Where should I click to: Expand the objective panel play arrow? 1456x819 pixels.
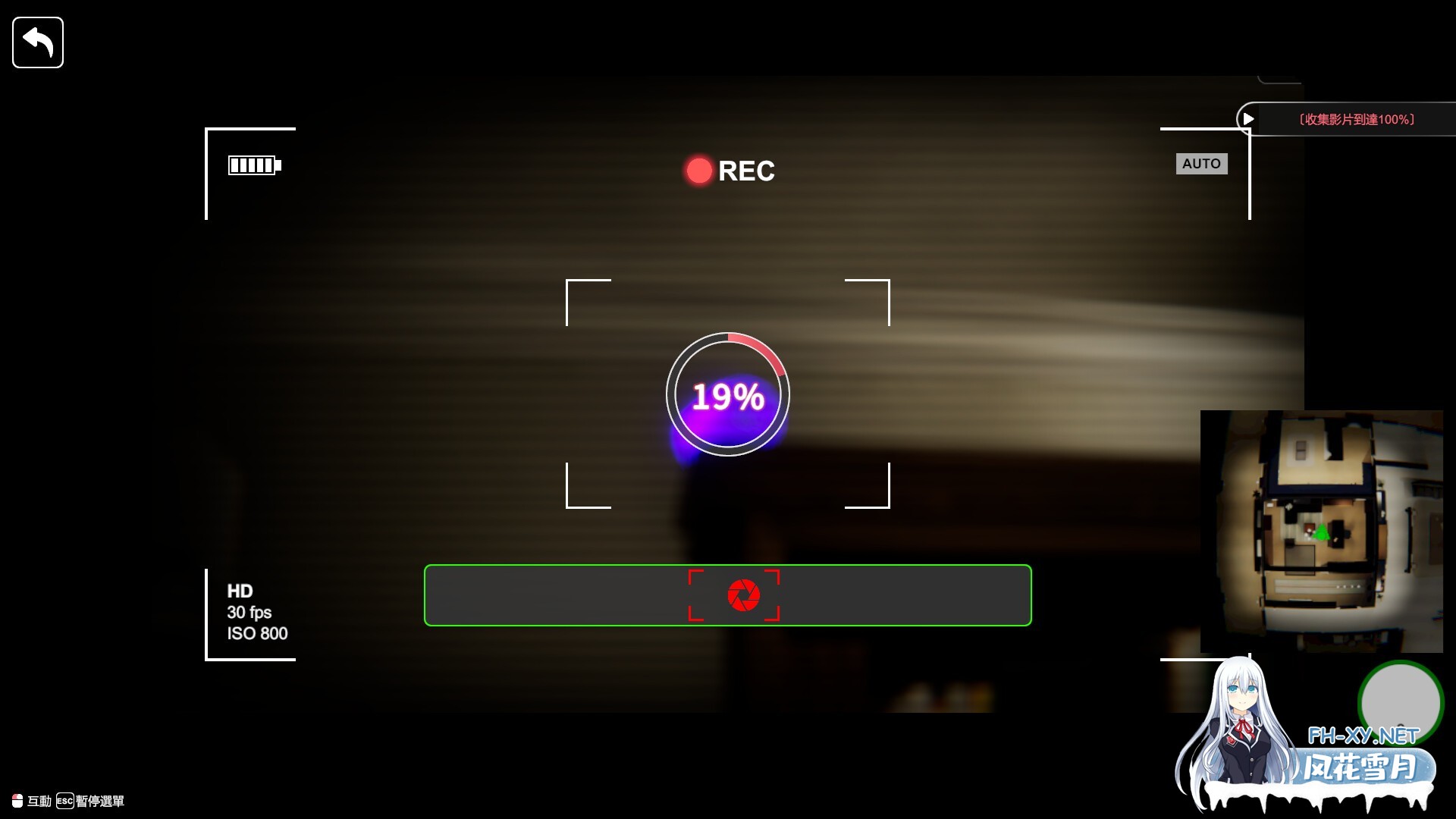pos(1248,118)
